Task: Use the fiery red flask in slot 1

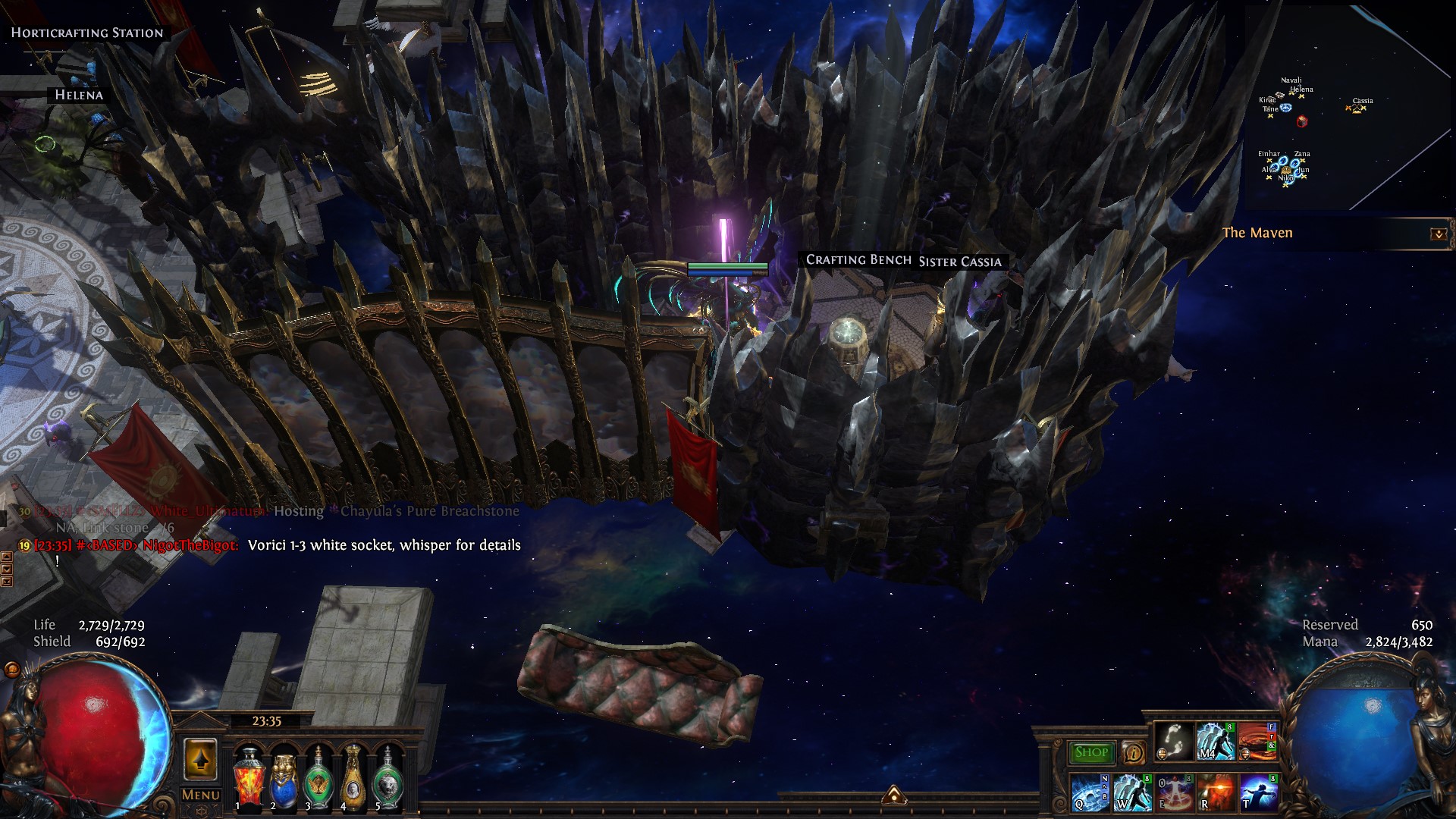Action: (248, 777)
